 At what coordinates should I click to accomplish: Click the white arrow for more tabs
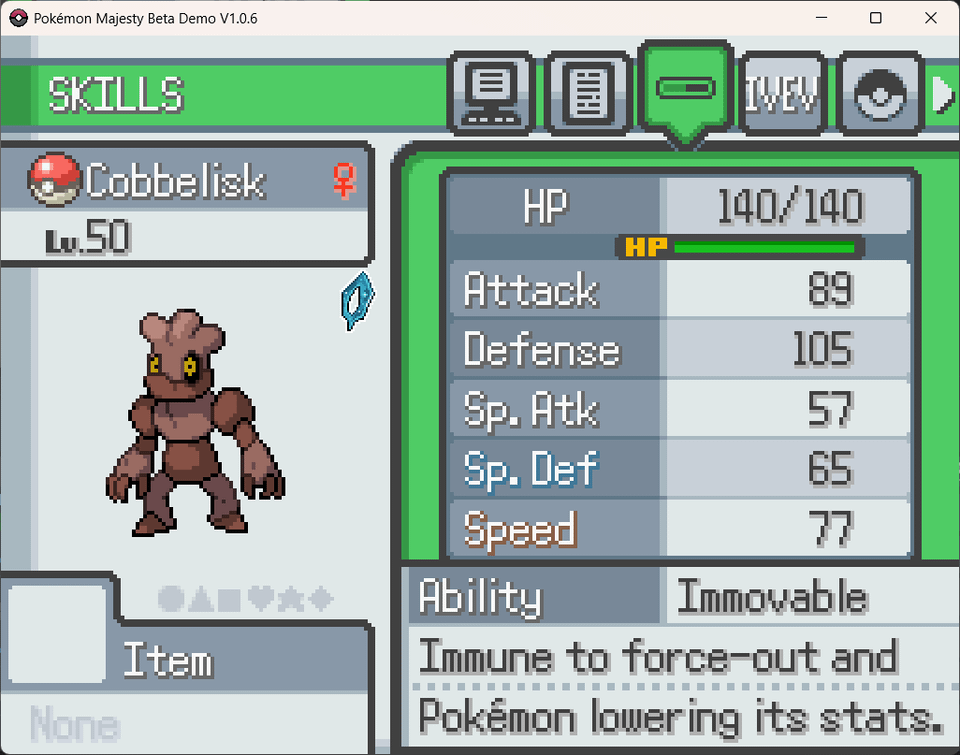point(943,94)
